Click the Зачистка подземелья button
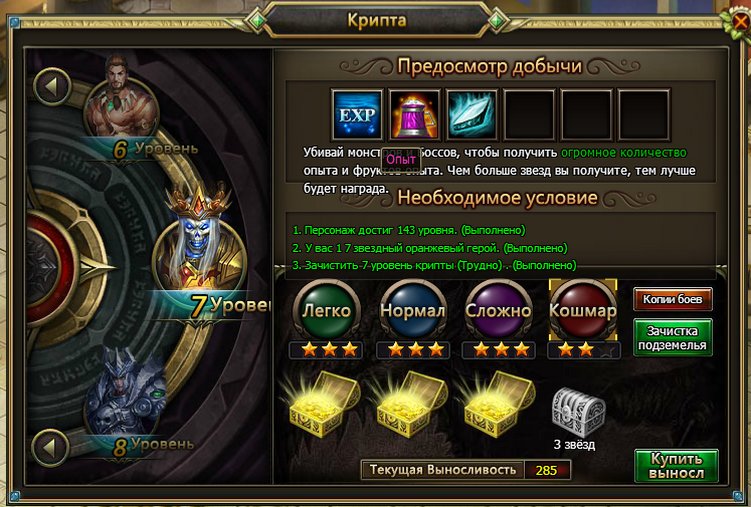 point(673,337)
